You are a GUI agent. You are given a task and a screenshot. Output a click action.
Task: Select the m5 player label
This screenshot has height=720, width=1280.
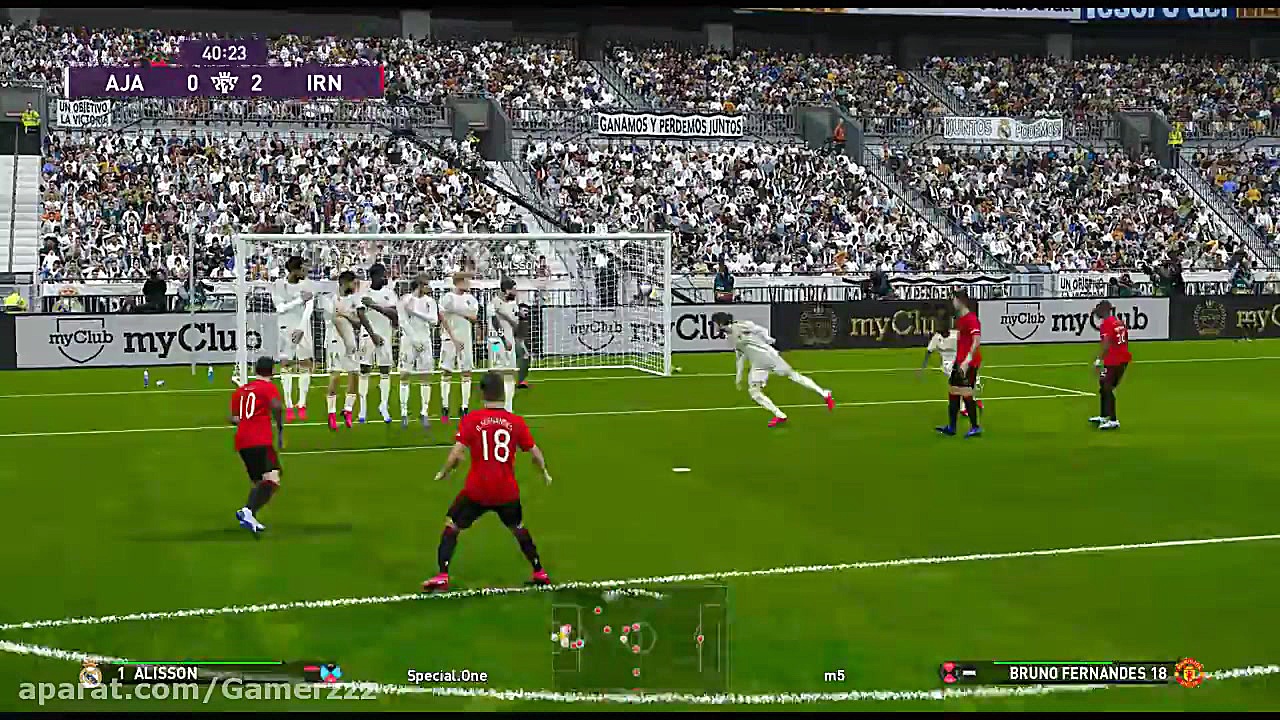point(835,675)
